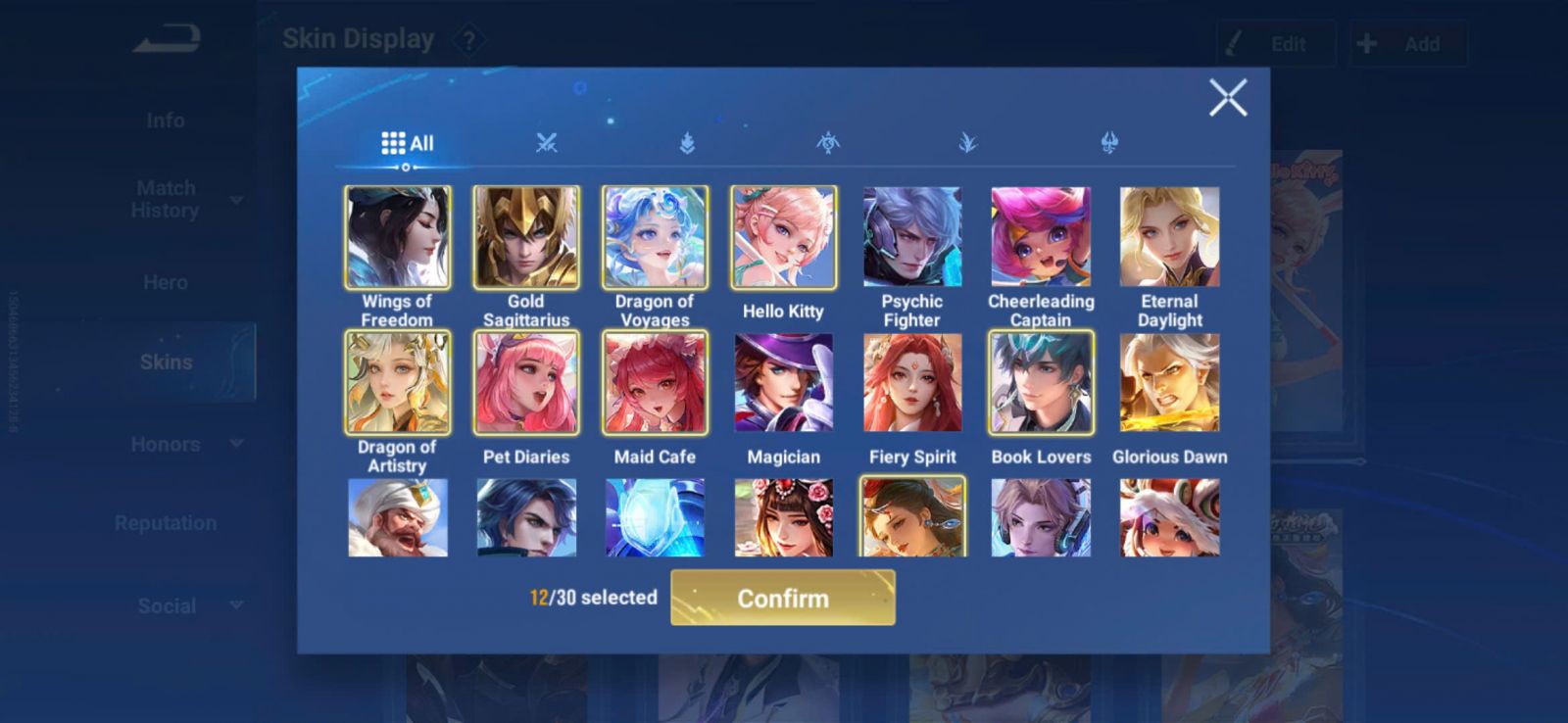Add the Cheerleading Captain skin

1041,237
